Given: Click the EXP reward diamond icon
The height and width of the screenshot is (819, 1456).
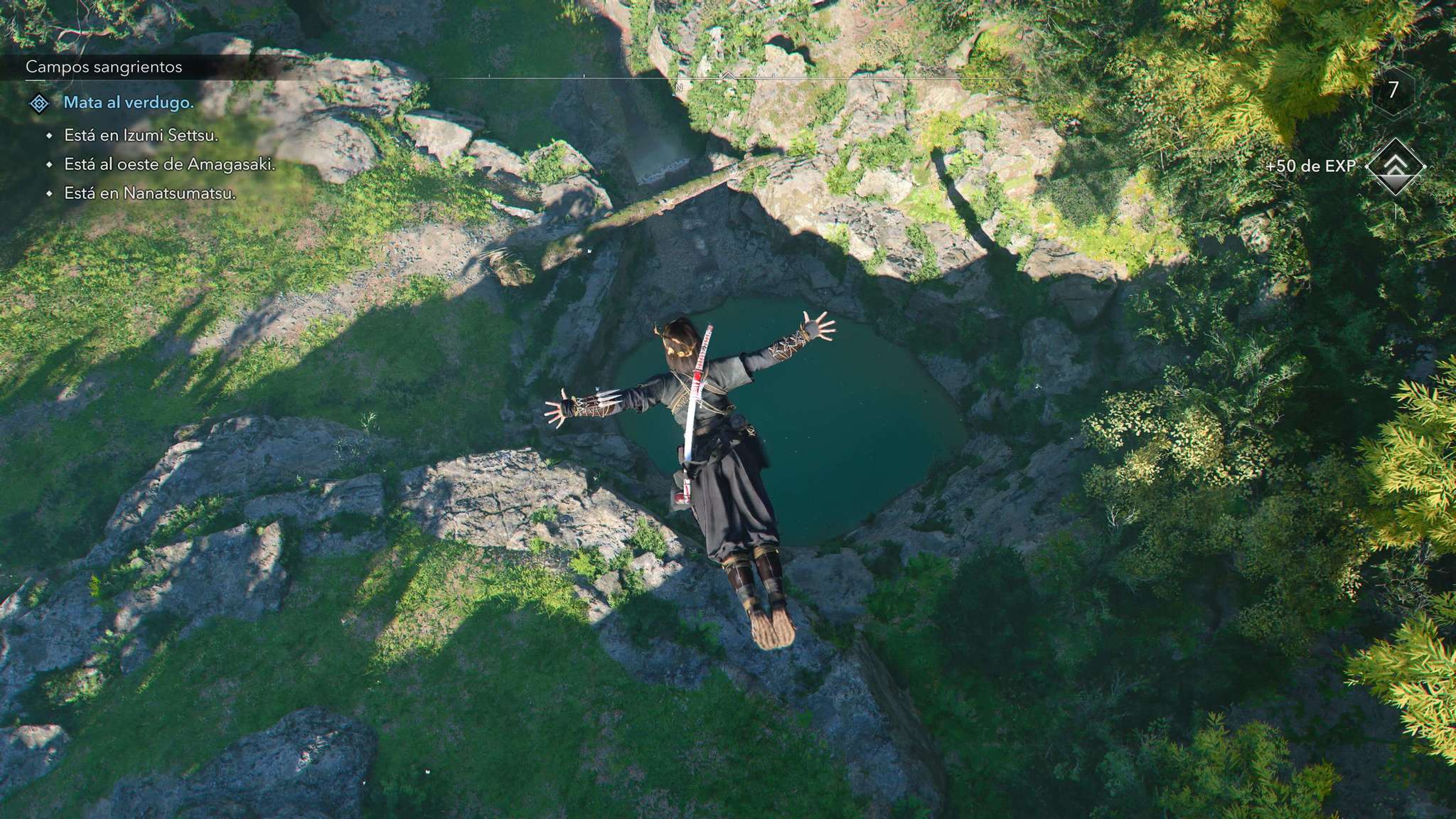Looking at the screenshot, I should tap(1396, 166).
